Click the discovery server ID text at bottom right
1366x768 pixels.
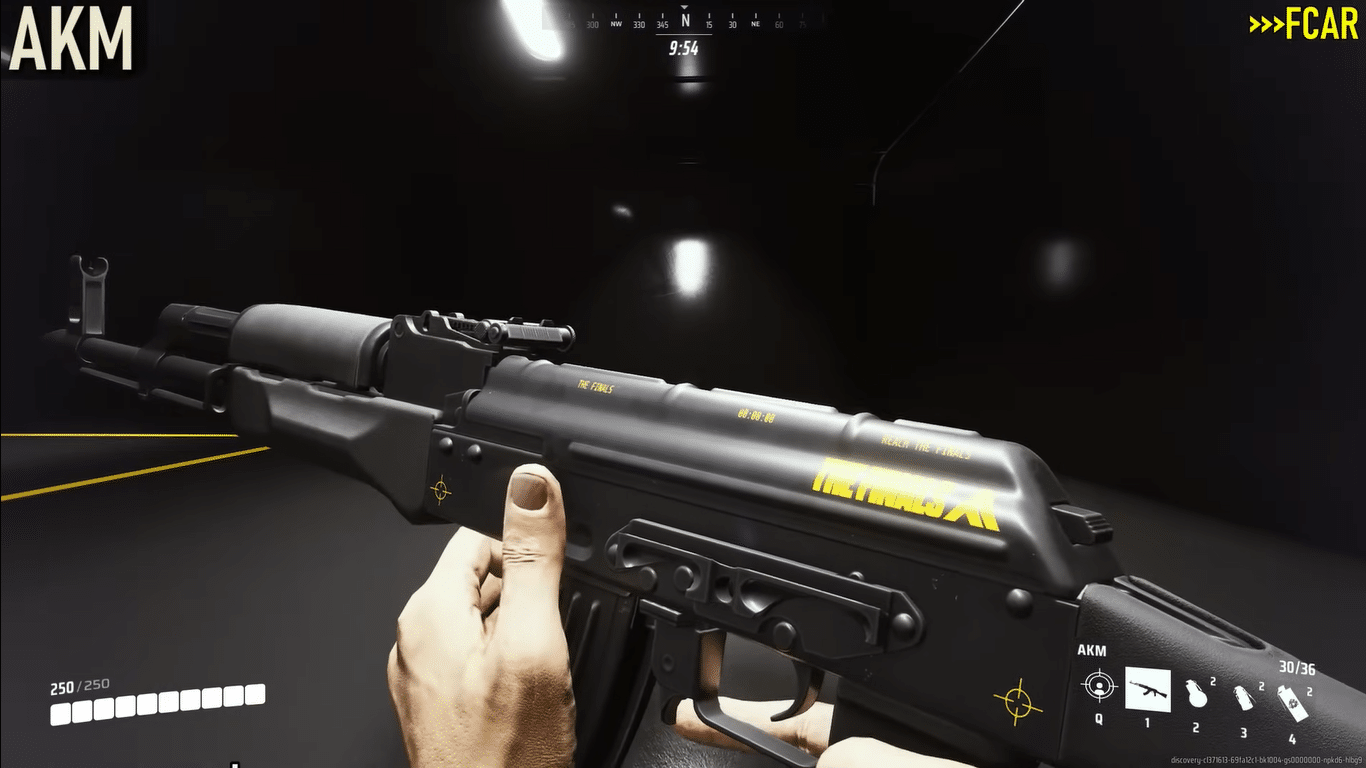[x=1266, y=760]
